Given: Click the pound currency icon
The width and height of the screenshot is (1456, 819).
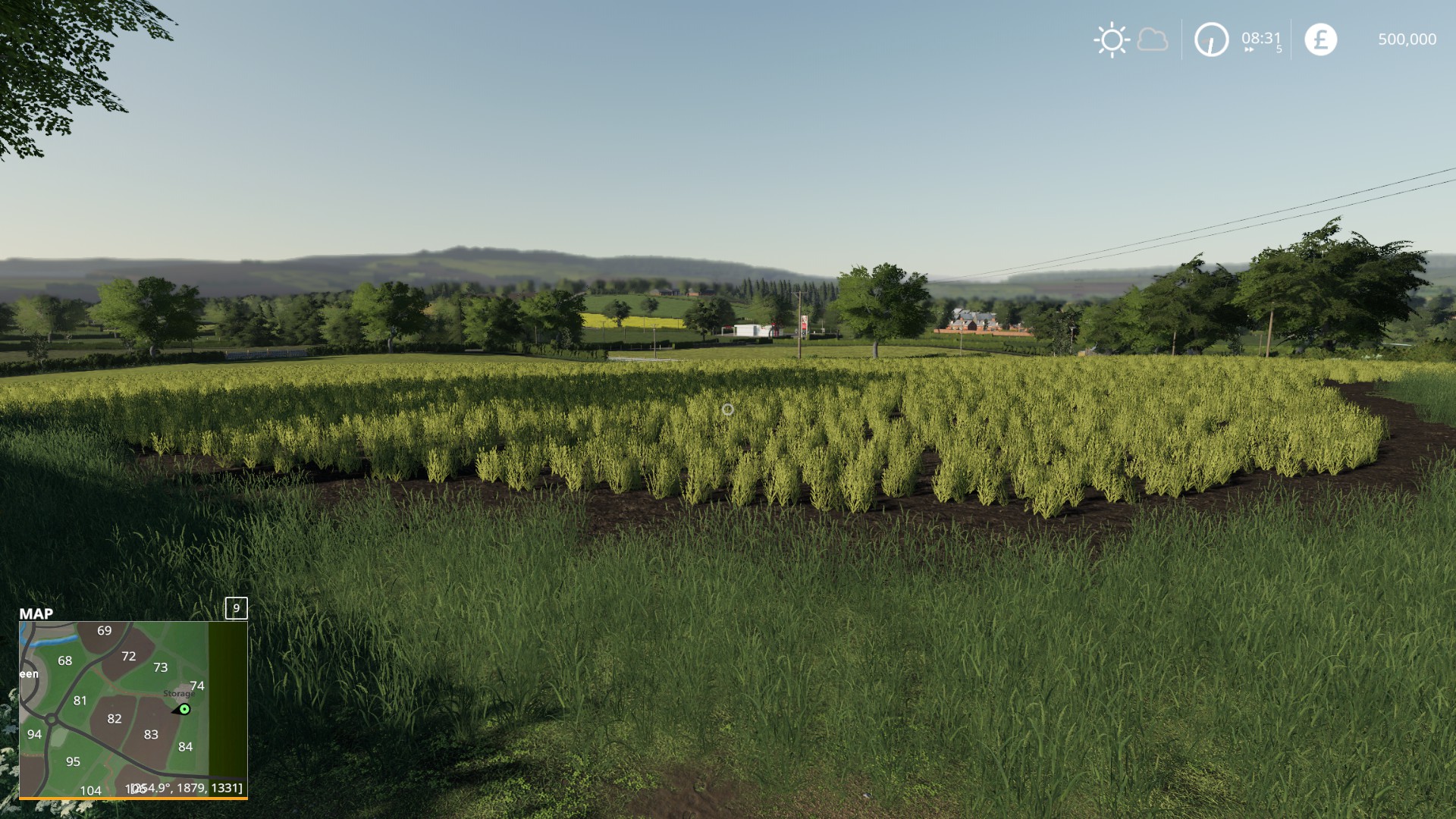Looking at the screenshot, I should (x=1320, y=39).
